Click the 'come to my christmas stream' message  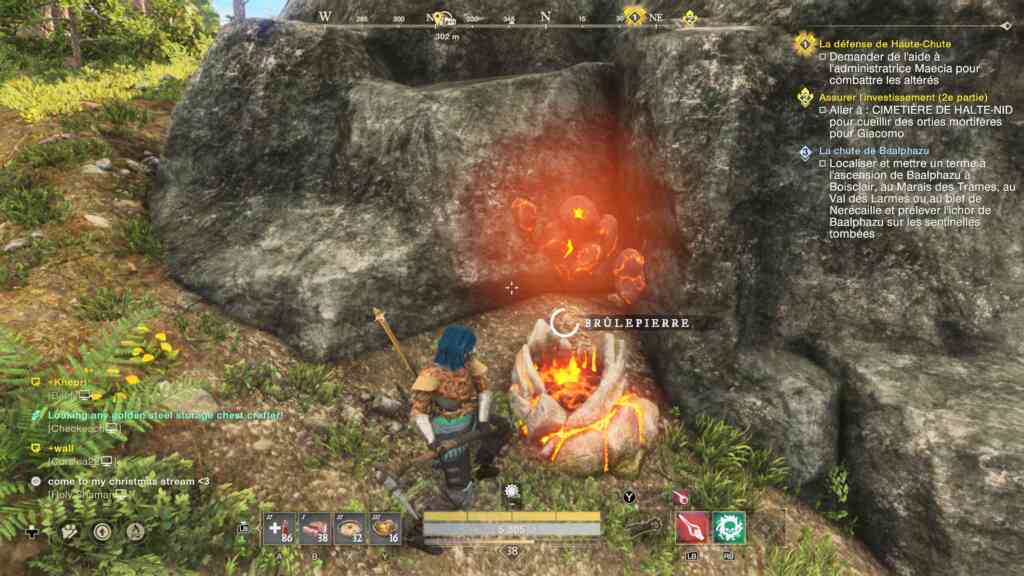(128, 481)
